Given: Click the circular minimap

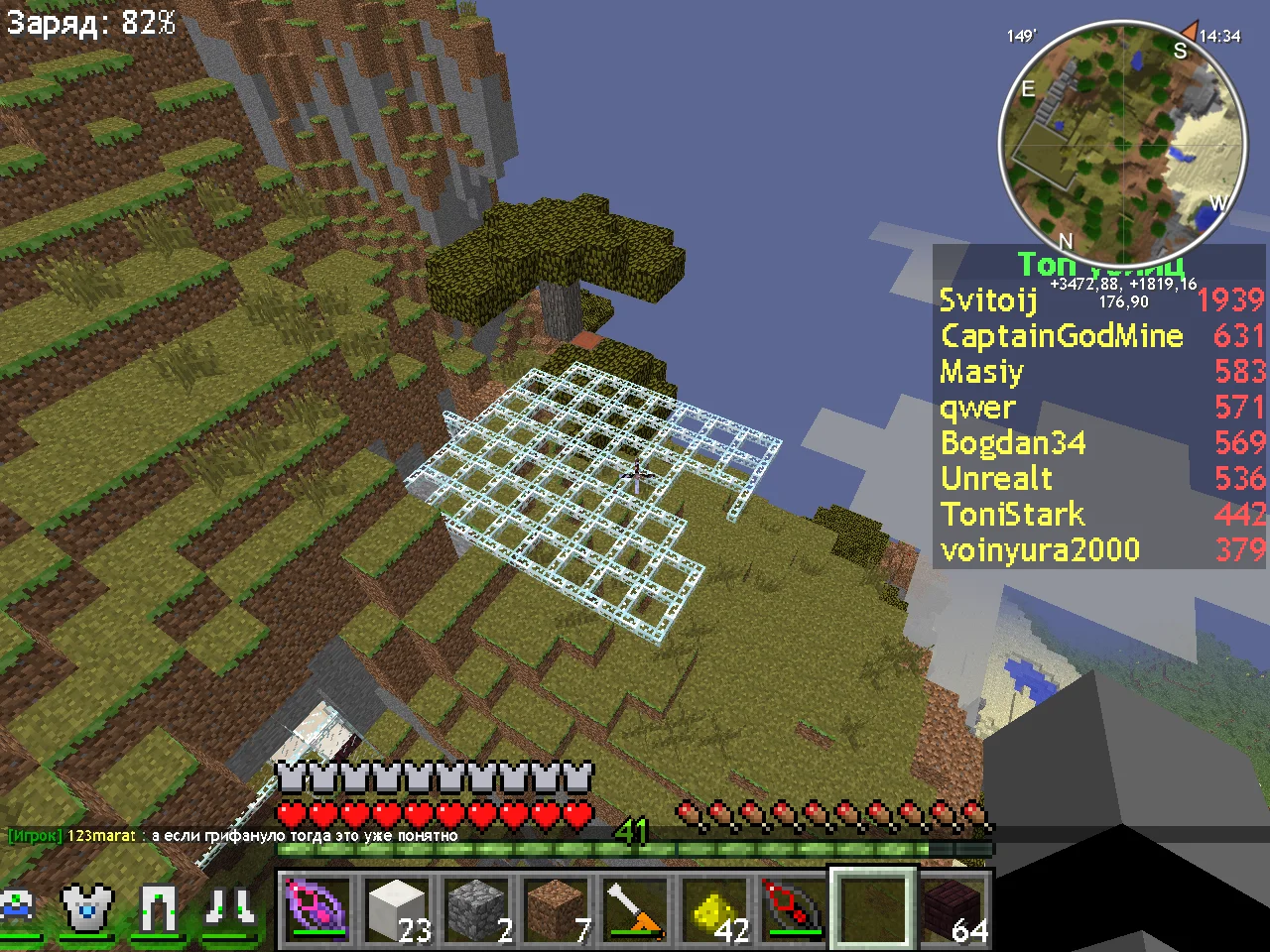Looking at the screenshot, I should [x=1122, y=142].
